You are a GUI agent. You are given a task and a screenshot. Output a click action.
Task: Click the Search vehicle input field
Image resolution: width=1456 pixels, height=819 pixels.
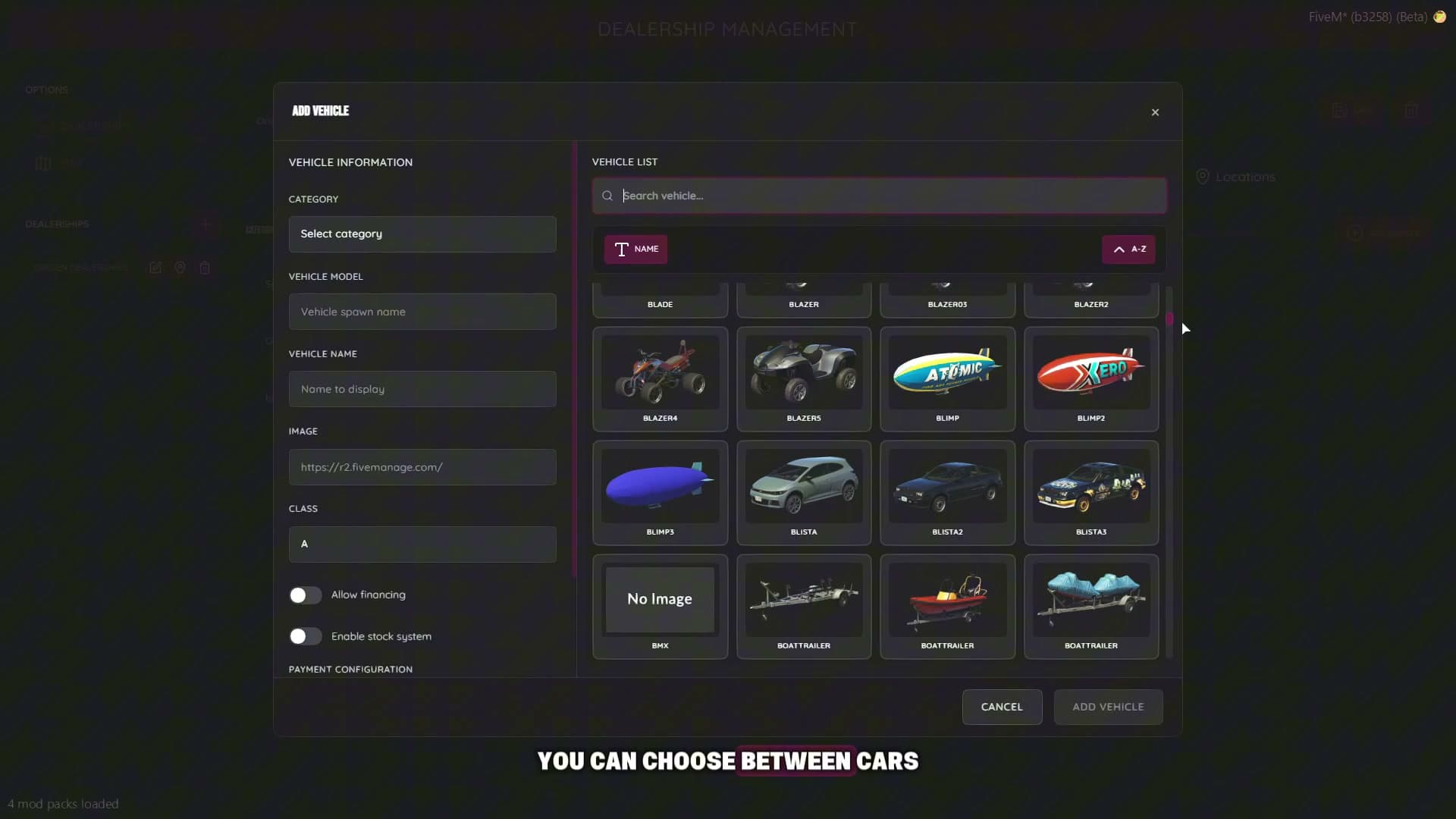coord(878,196)
